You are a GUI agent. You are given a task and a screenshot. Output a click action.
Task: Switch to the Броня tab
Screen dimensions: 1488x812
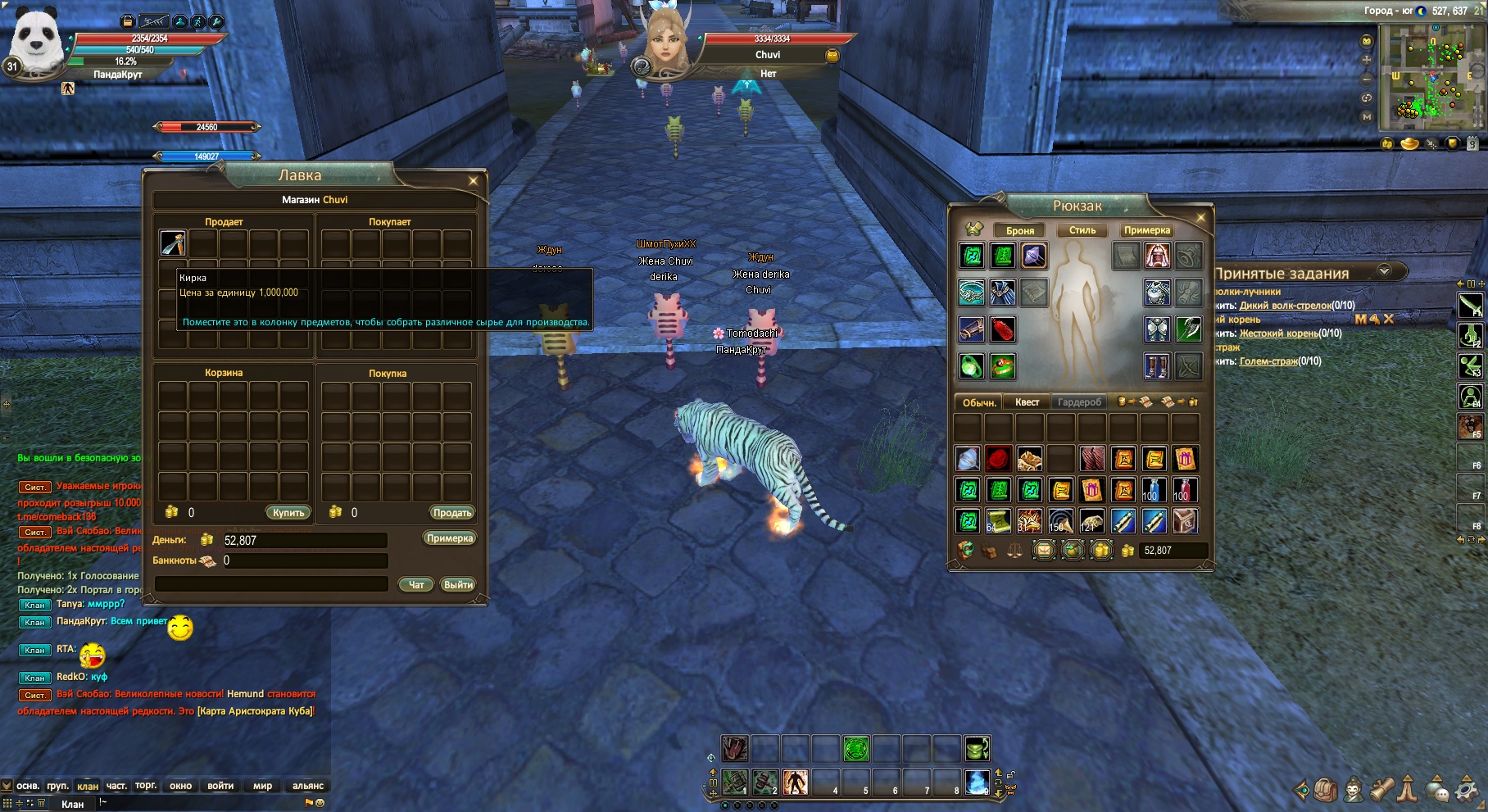coord(1020,231)
